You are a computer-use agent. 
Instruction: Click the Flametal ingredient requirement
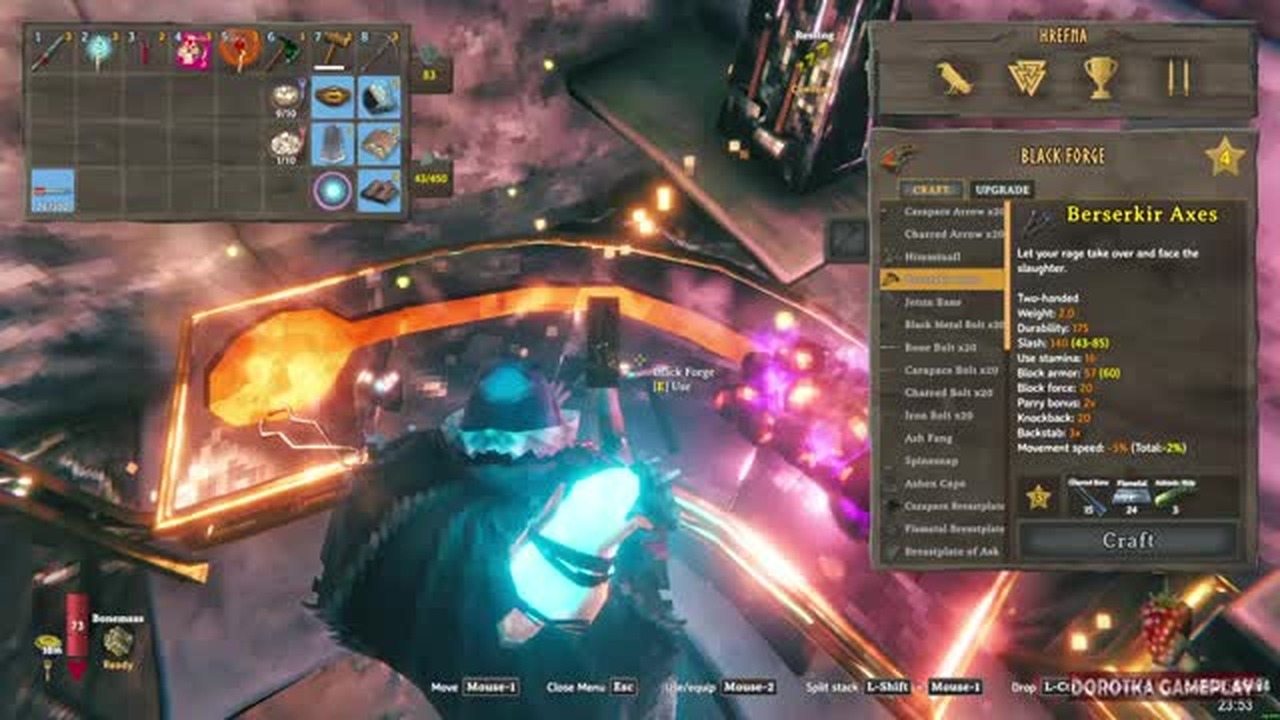coord(1130,496)
